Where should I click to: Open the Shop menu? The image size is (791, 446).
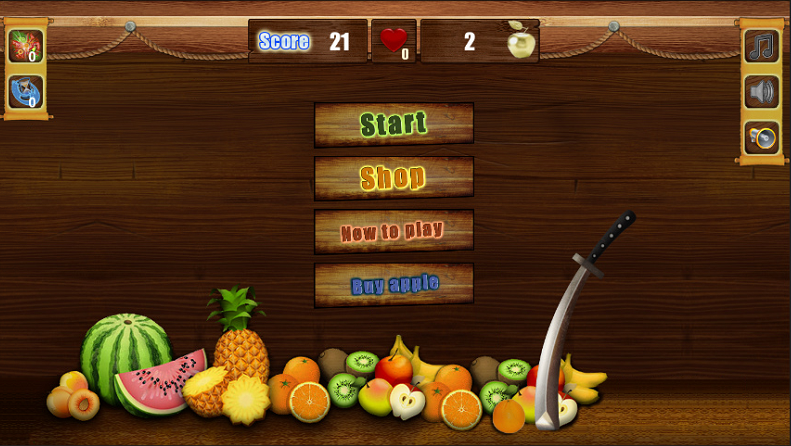point(393,178)
